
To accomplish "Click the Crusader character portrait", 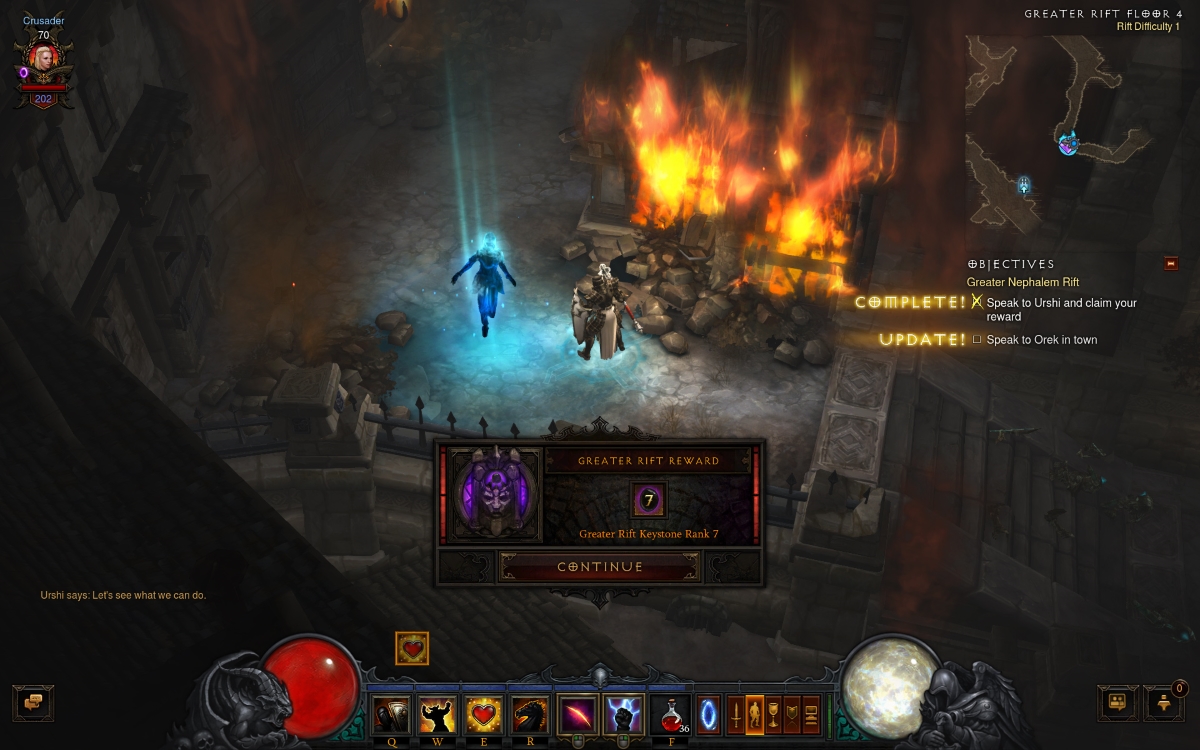I will coord(43,60).
